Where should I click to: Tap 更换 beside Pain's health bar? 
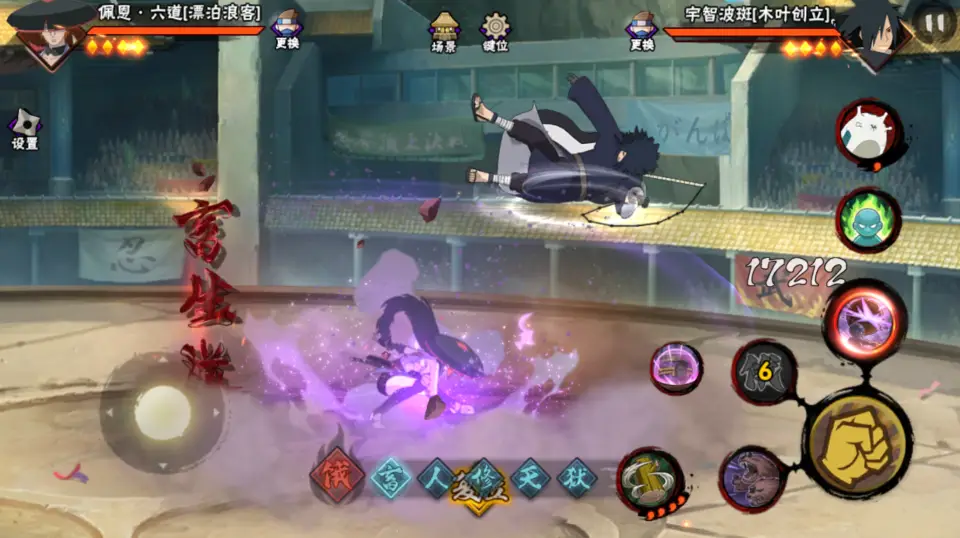286,31
